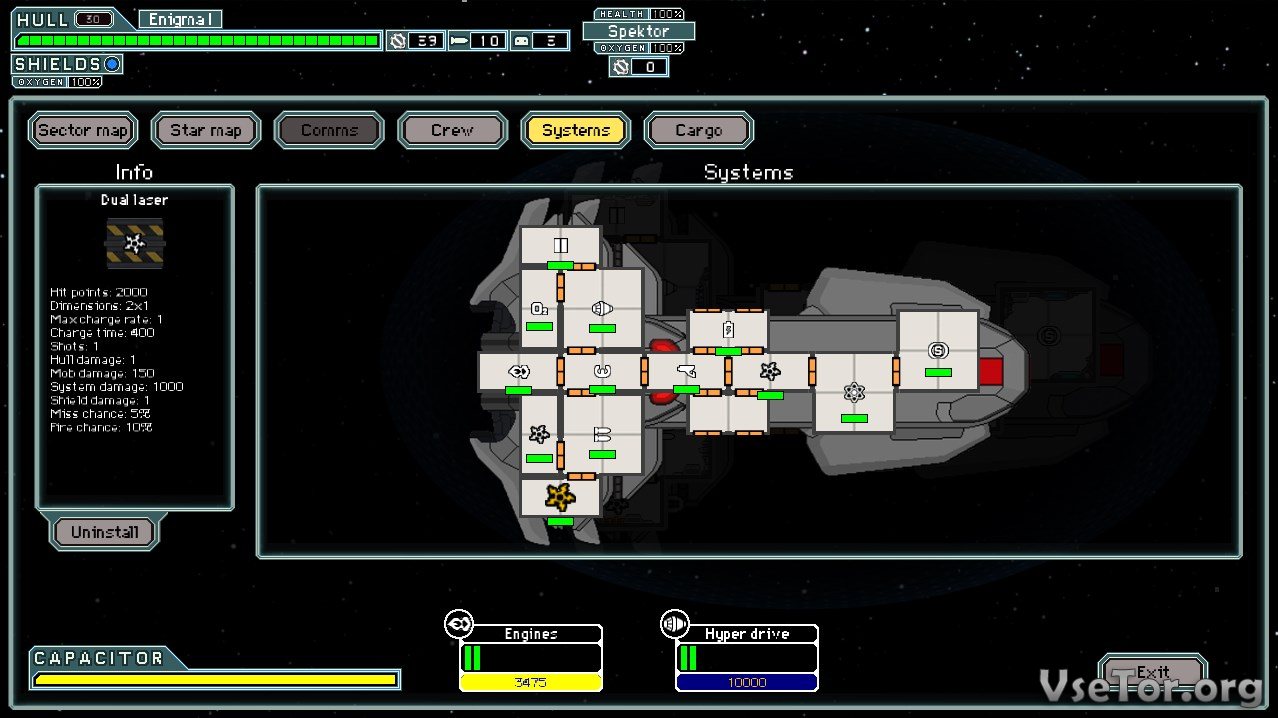Select the yellow highlighted laser system
Image resolution: width=1278 pixels, height=718 pixels.
click(x=559, y=496)
